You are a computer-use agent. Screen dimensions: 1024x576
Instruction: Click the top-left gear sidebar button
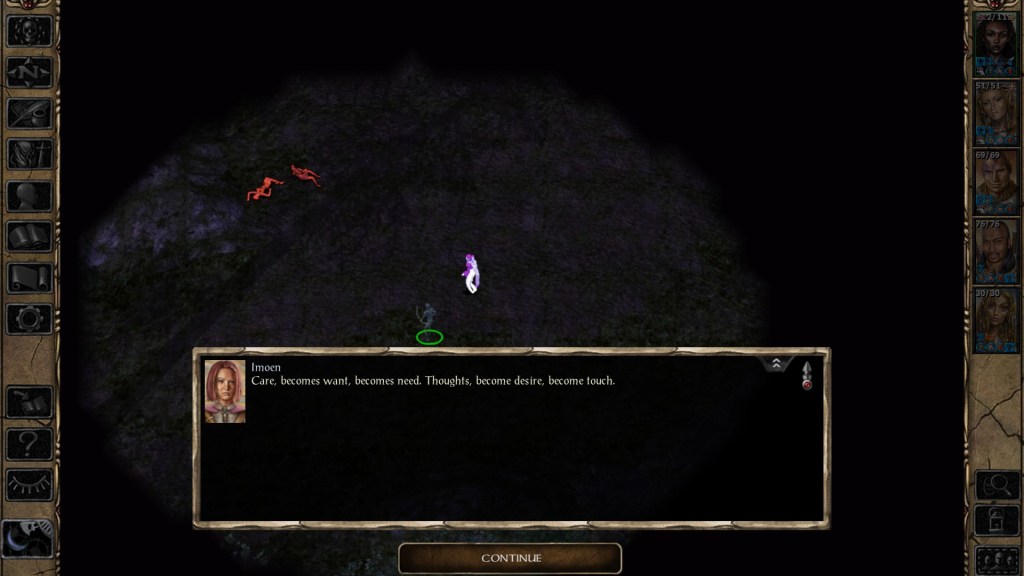29,30
